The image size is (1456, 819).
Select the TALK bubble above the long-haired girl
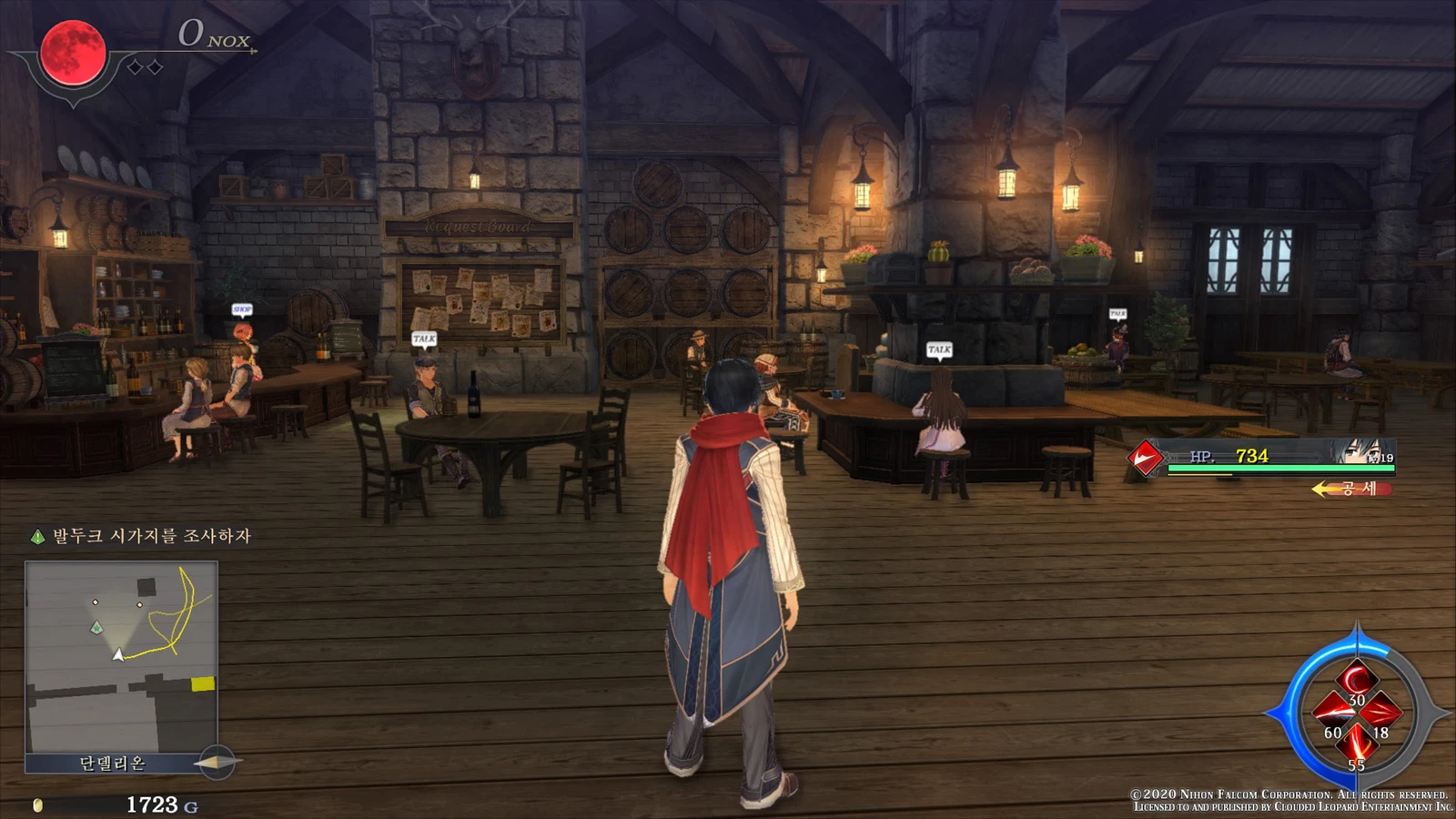click(939, 349)
